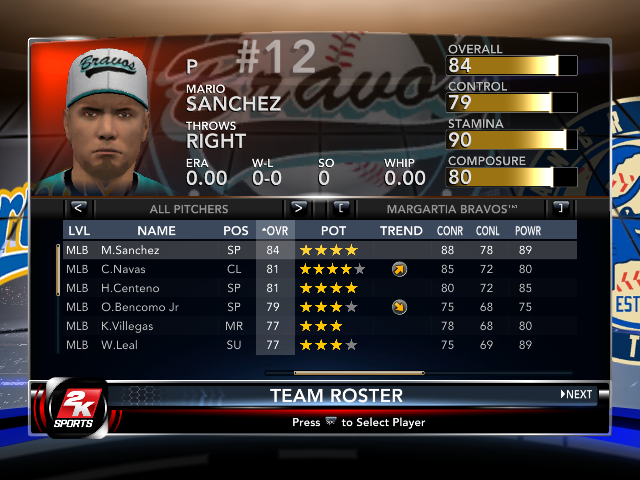Sort roster by CONL column header
This screenshot has height=480, width=640.
(x=489, y=231)
